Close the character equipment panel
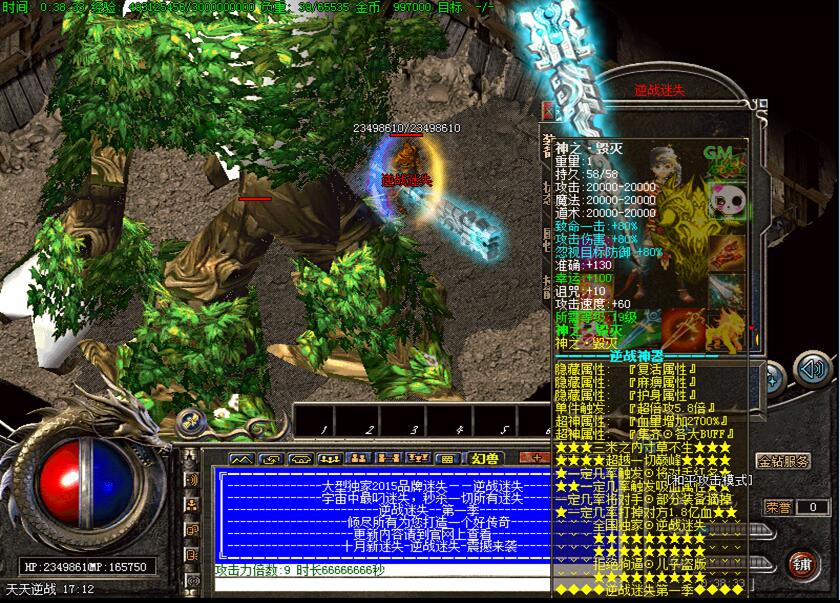The image size is (840, 603). (548, 110)
